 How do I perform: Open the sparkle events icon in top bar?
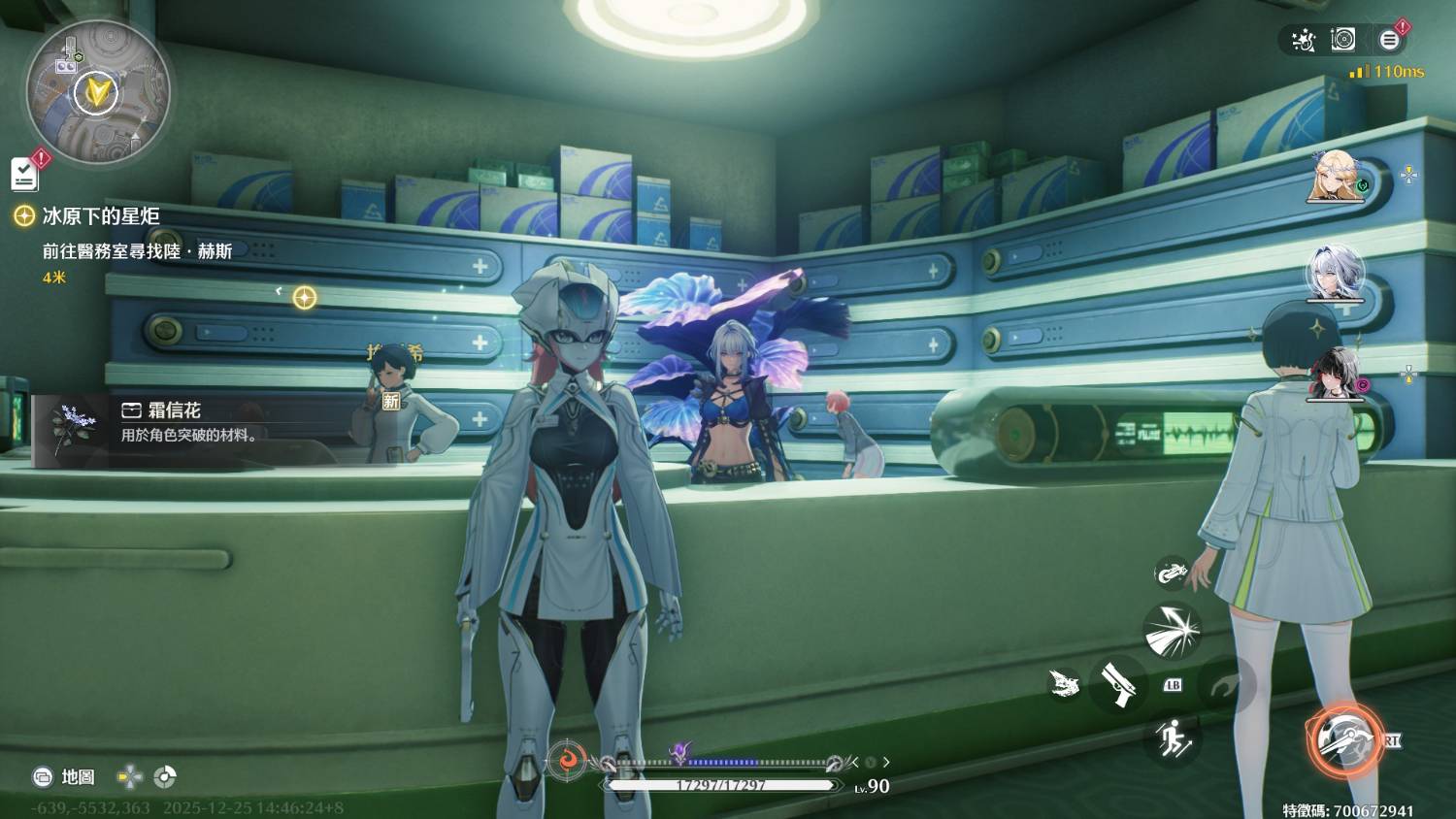[x=1303, y=40]
